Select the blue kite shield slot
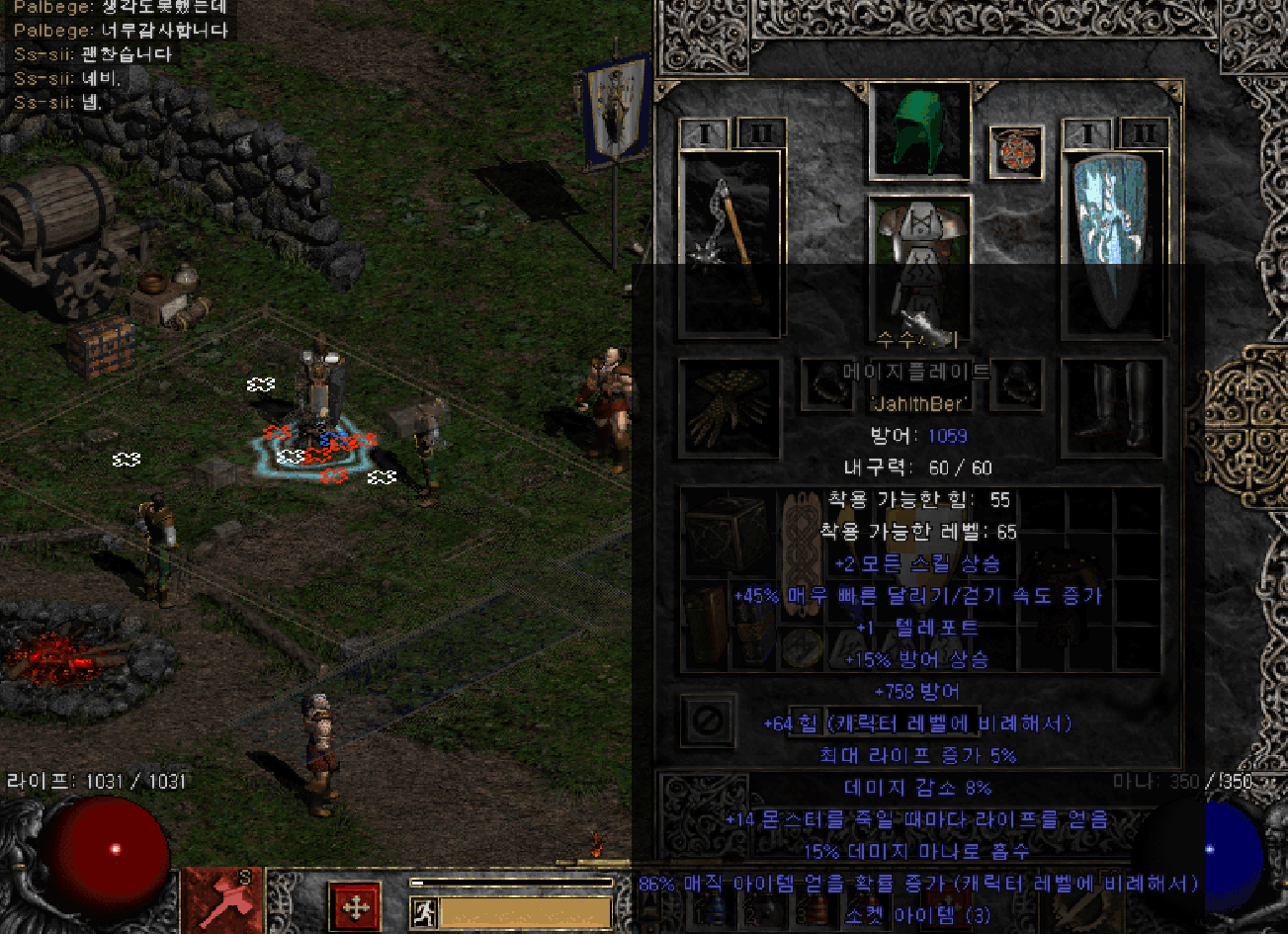 pyautogui.click(x=1114, y=242)
